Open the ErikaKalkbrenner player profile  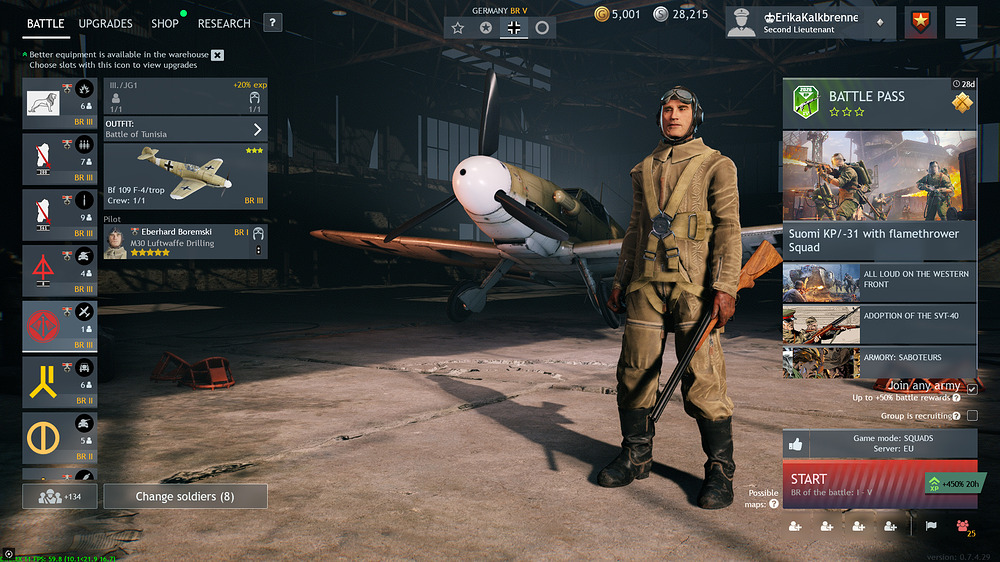tap(808, 22)
